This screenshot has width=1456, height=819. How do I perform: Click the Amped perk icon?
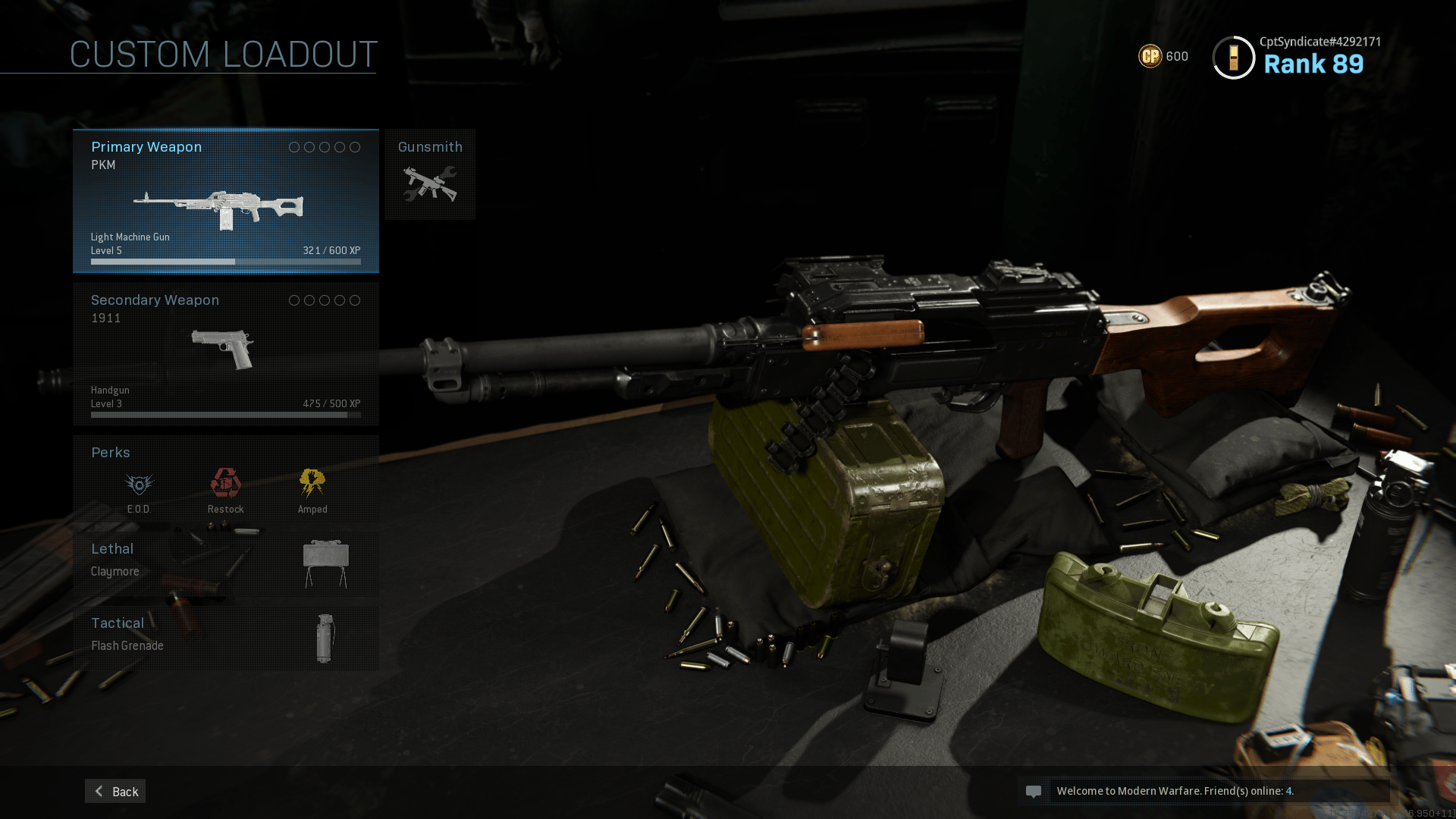[x=312, y=485]
